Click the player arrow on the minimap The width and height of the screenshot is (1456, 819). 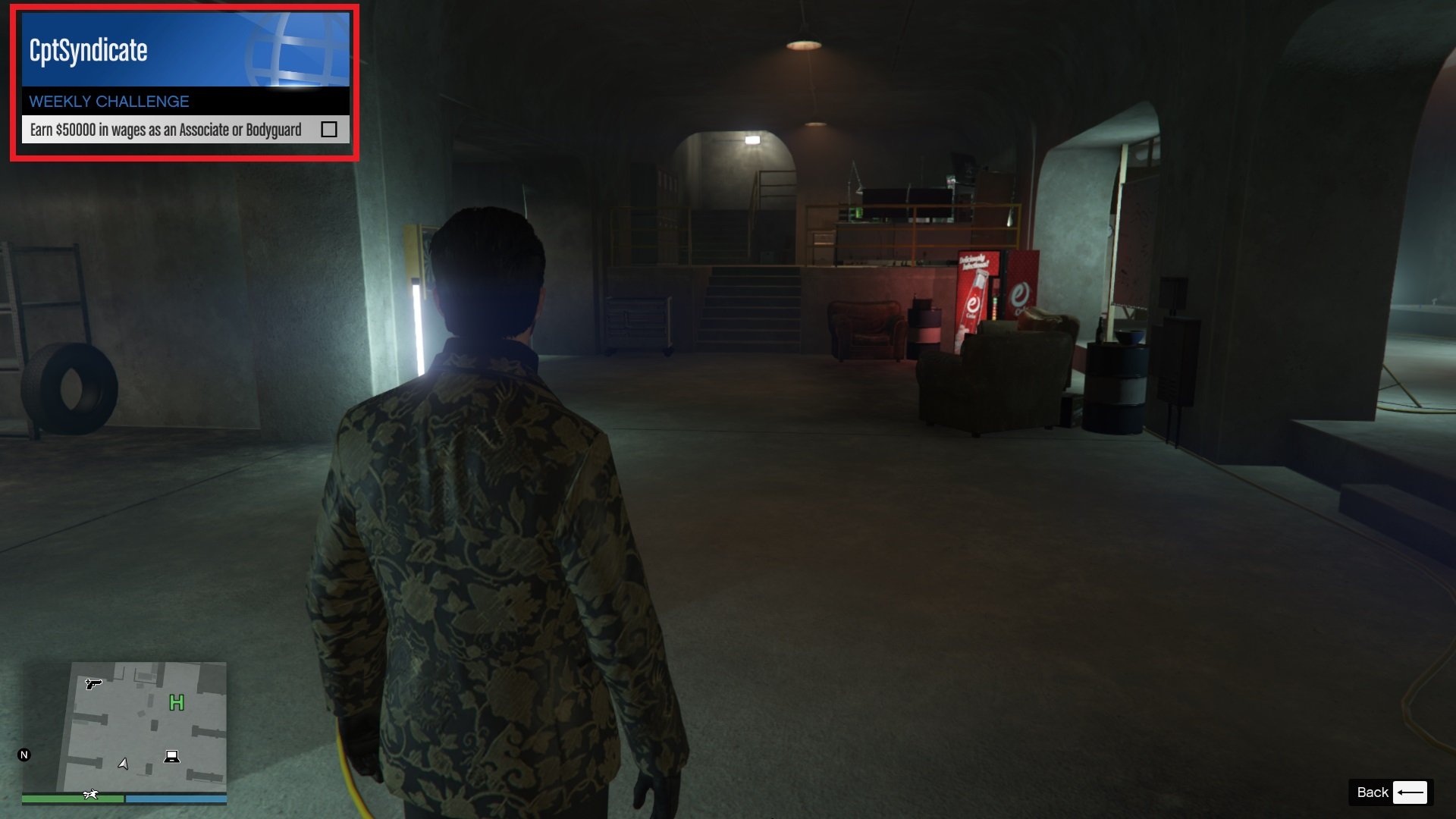pos(124,764)
